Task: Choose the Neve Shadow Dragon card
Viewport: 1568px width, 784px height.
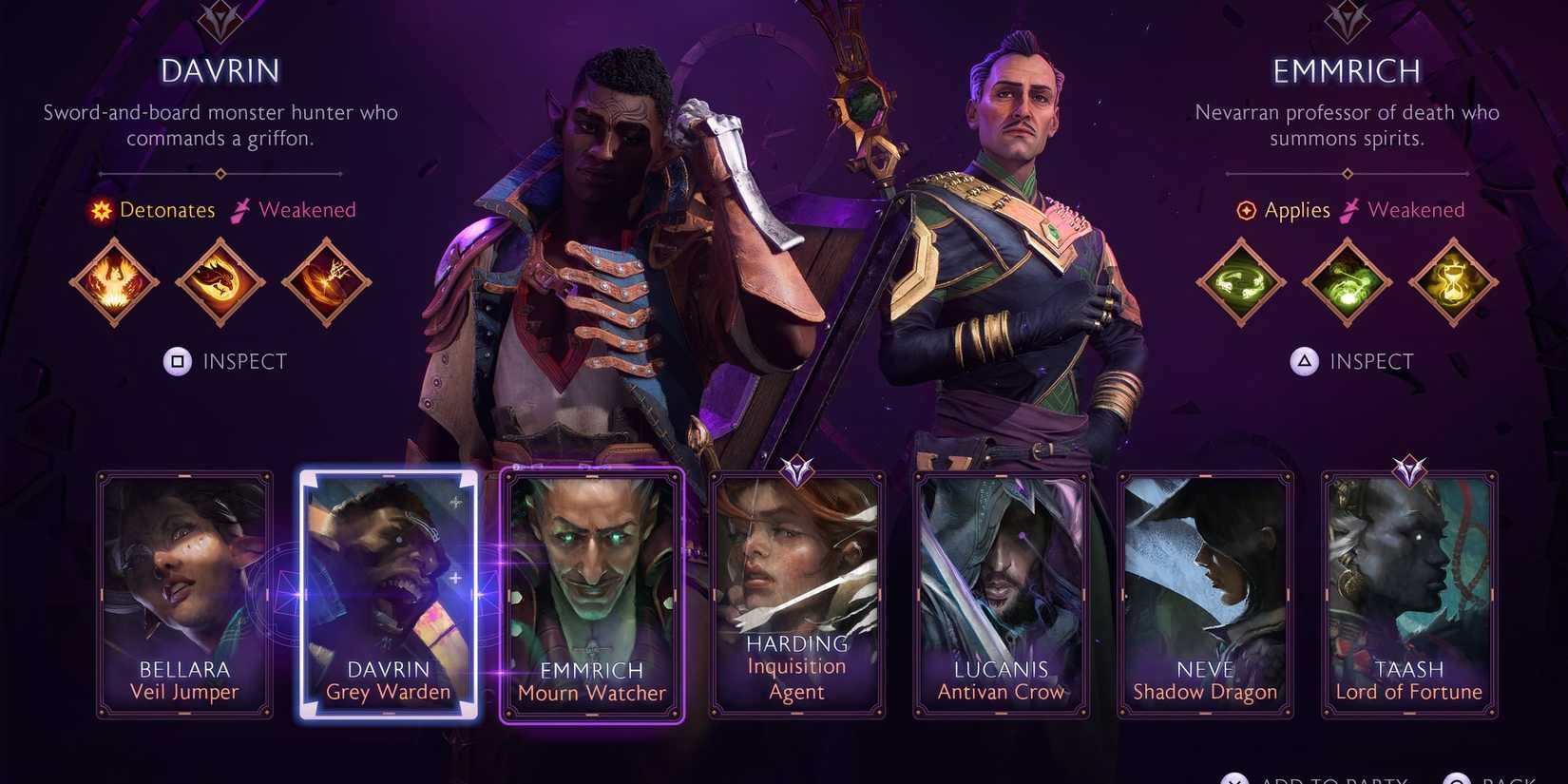Action: point(1204,594)
